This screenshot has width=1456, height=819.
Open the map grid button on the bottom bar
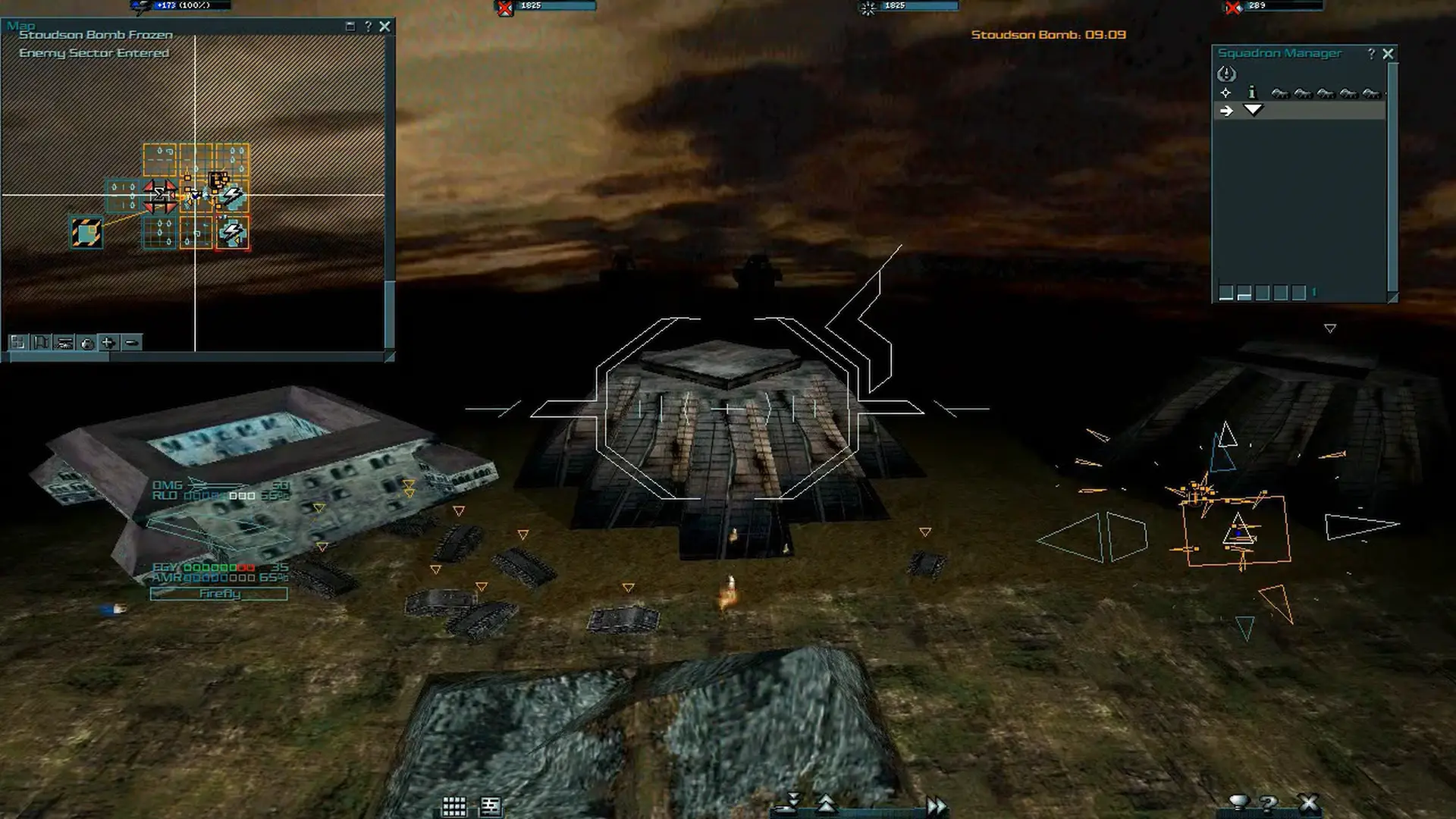(x=453, y=806)
